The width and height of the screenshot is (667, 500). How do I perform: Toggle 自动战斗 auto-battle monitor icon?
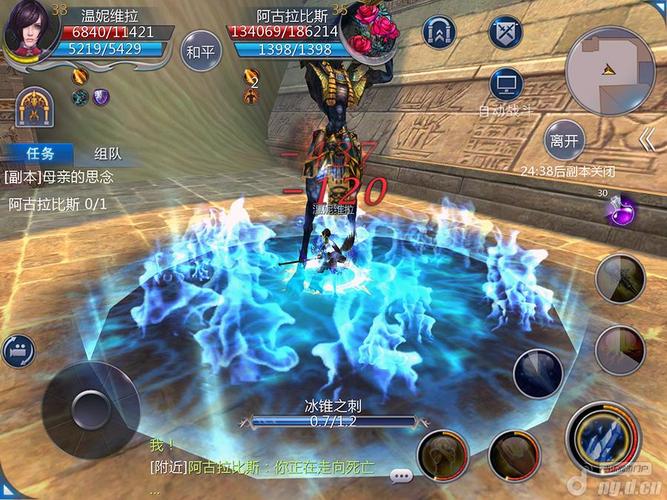pos(507,84)
